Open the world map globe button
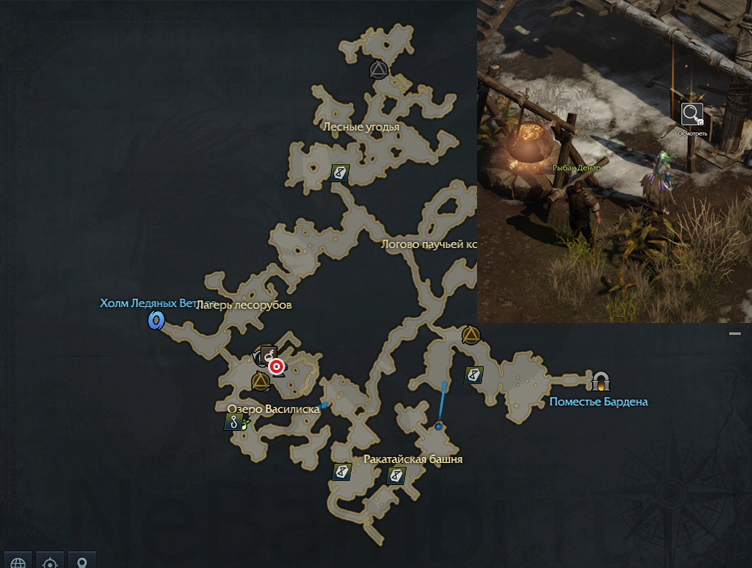Screen dimensions: 752x568 click(x=16, y=560)
